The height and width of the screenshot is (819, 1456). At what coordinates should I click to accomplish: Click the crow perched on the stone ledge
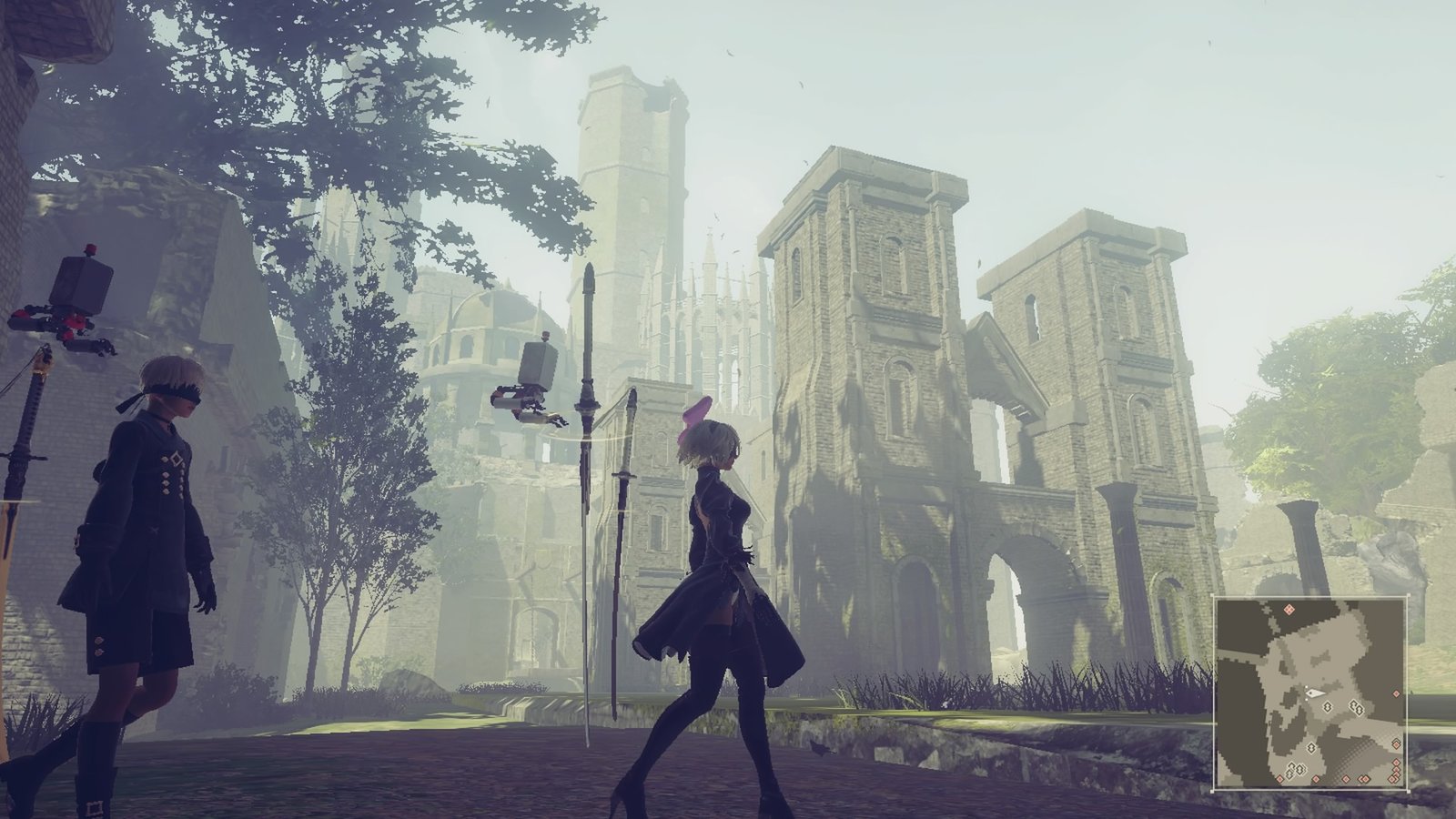pos(820,749)
